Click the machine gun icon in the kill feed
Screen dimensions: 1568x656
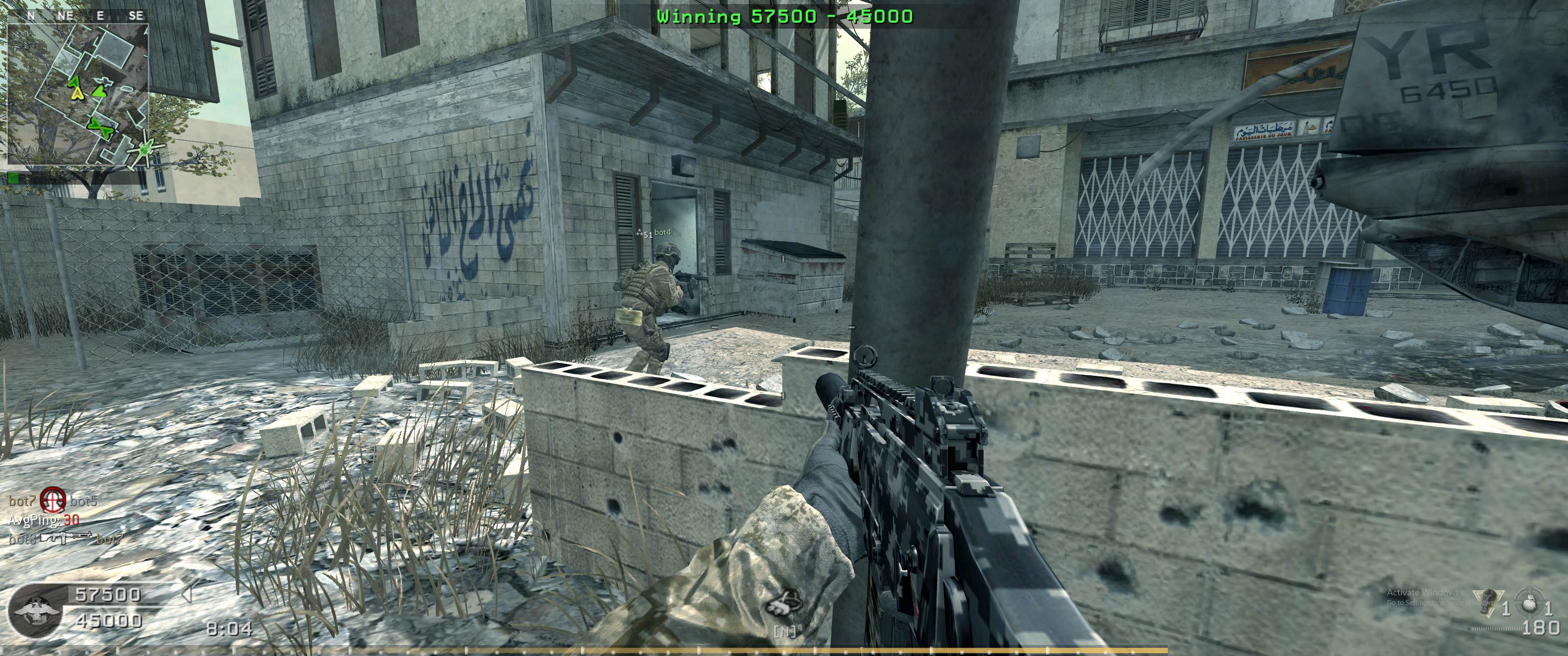(x=66, y=538)
